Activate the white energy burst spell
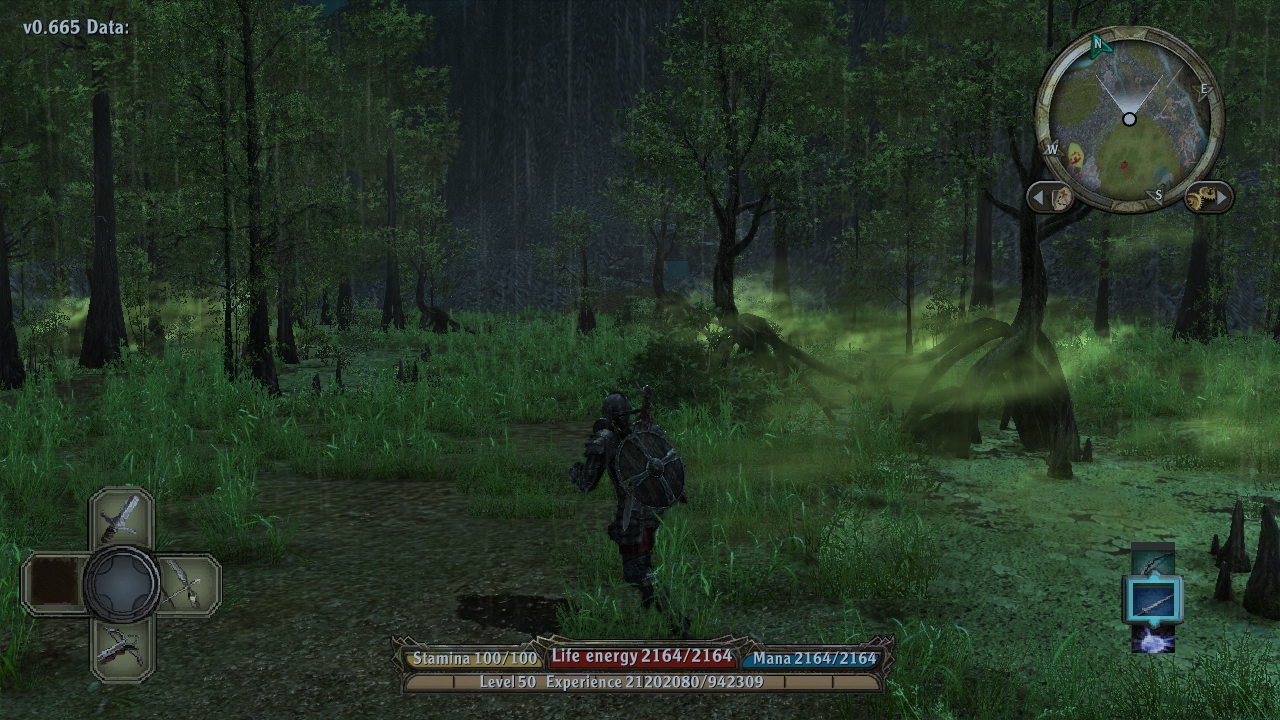This screenshot has width=1280, height=720. 1153,639
